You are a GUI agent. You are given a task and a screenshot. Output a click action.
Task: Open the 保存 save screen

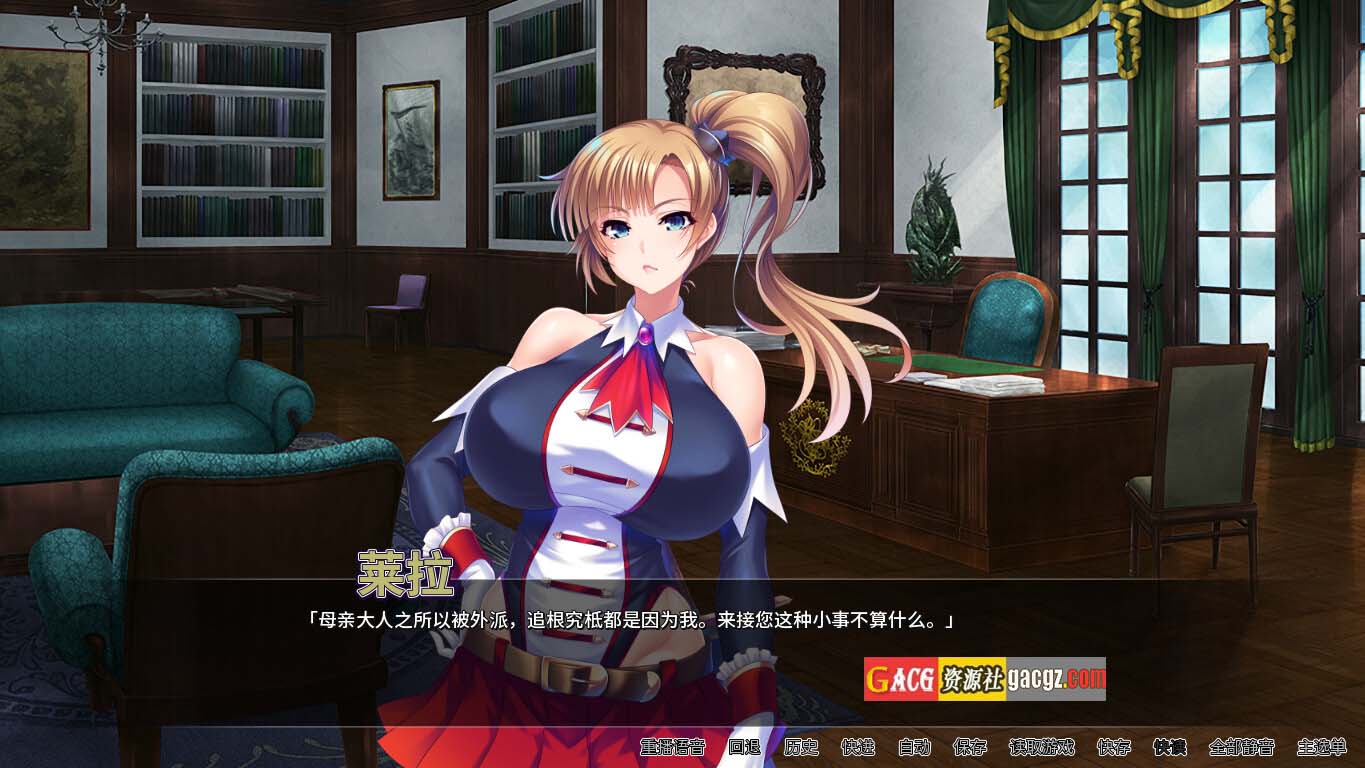click(x=970, y=747)
